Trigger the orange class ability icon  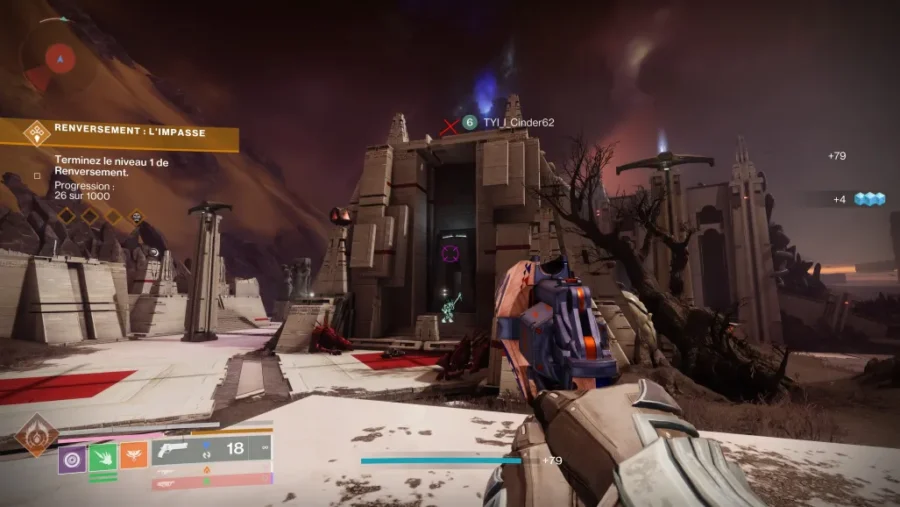coord(134,456)
